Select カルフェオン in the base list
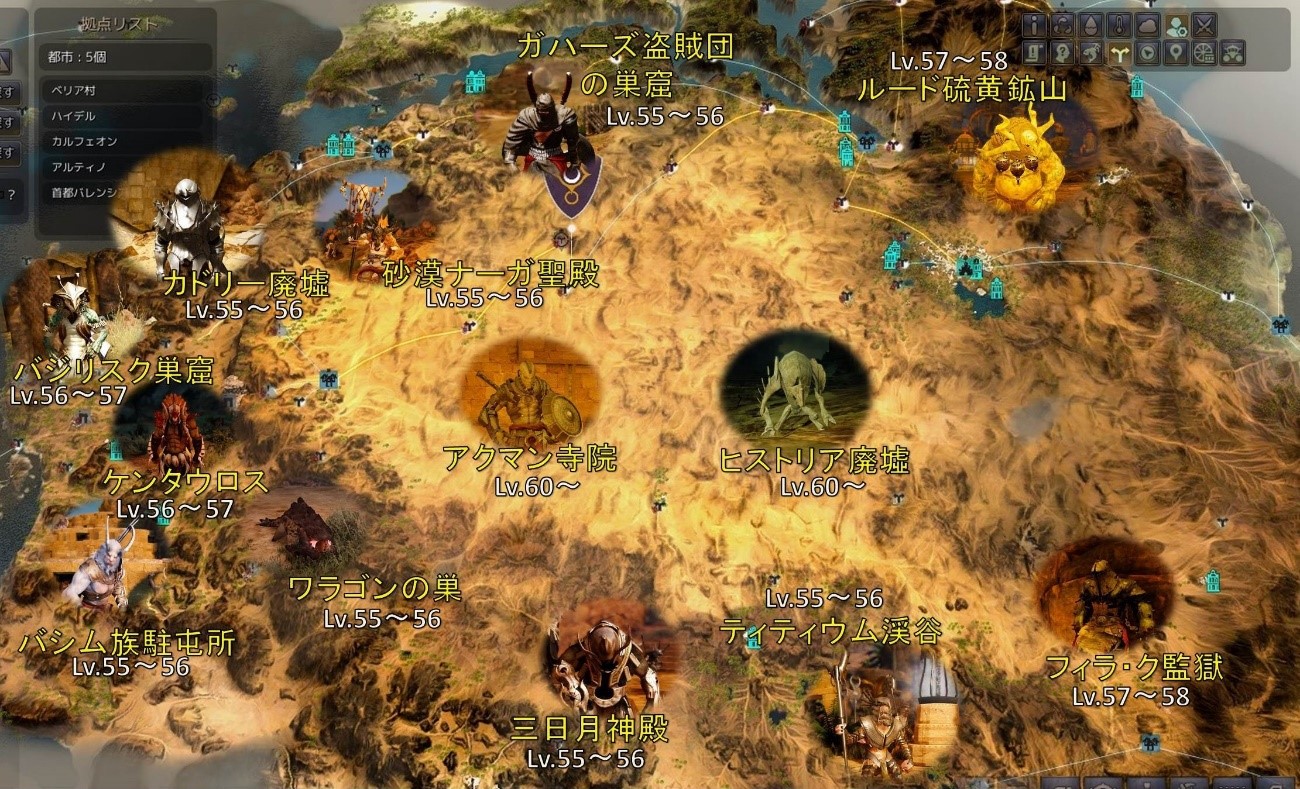The width and height of the screenshot is (1300, 789). (x=84, y=141)
